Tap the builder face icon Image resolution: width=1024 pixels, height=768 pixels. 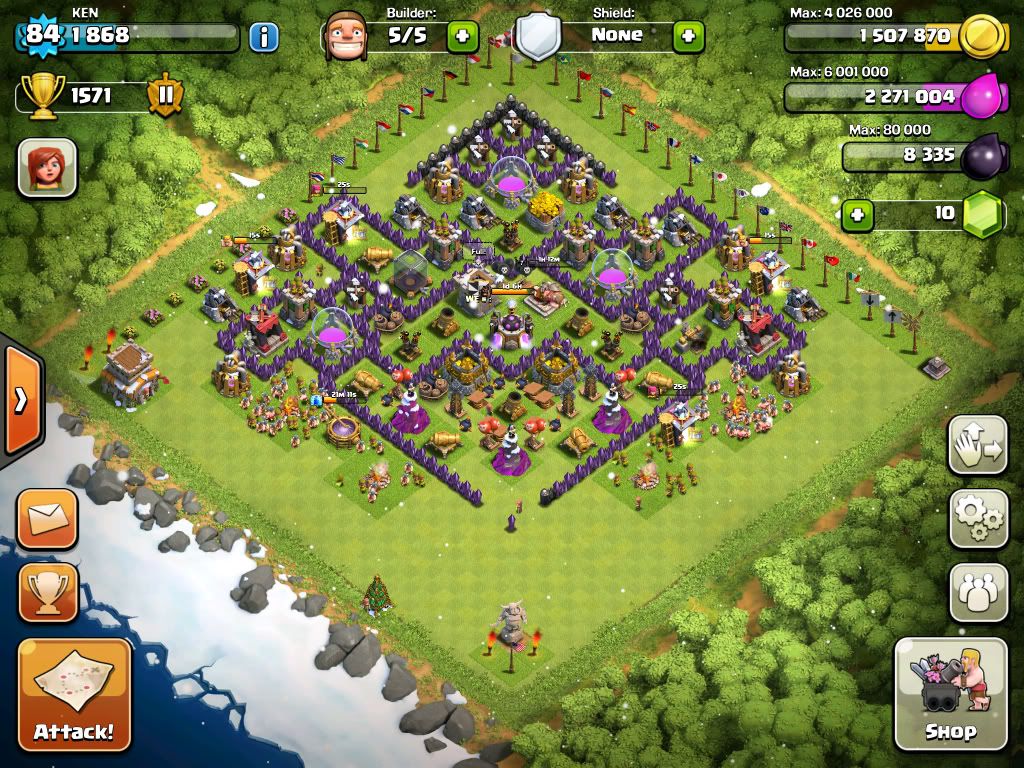(345, 36)
